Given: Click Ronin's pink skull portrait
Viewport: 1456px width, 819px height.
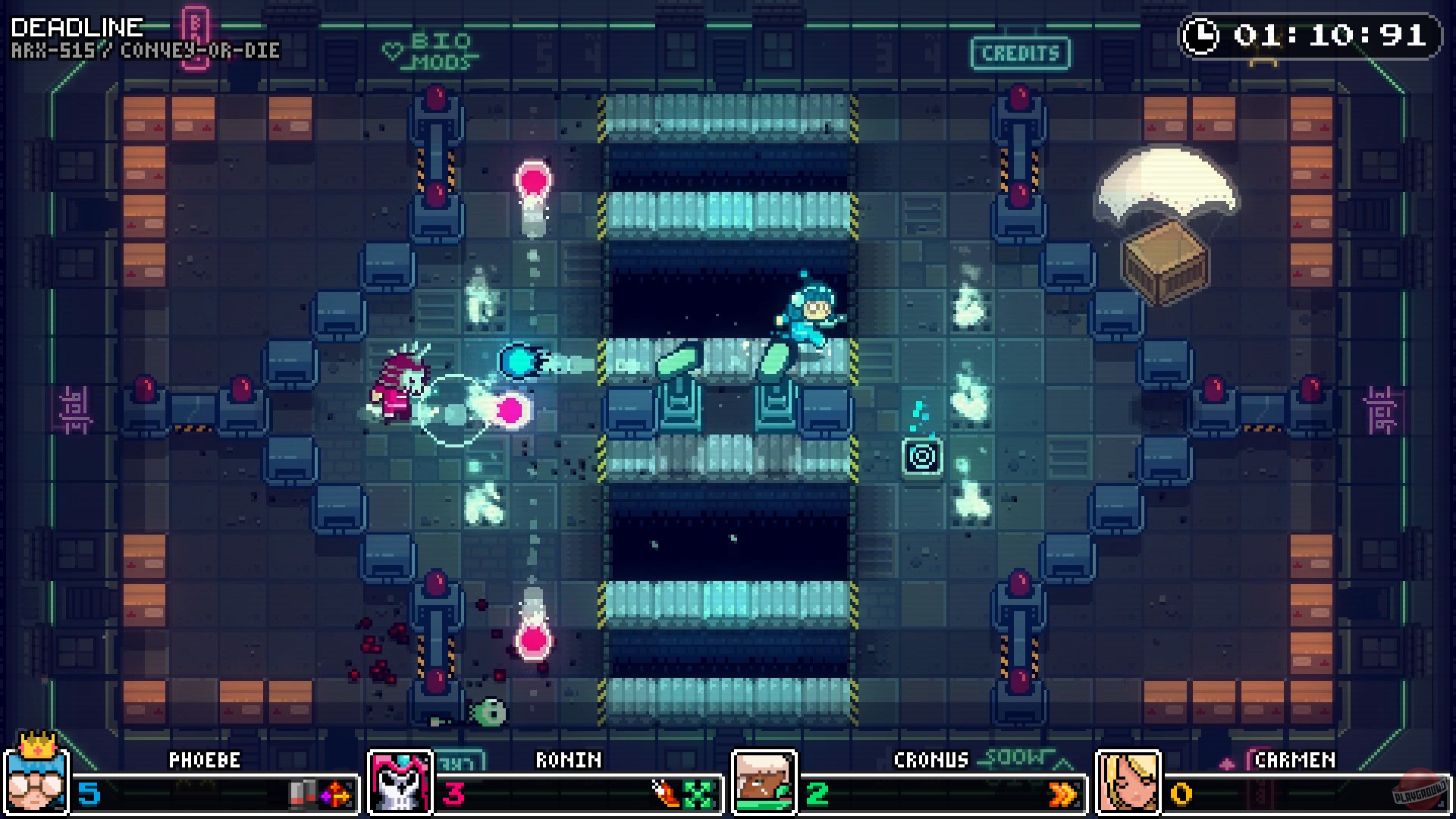Looking at the screenshot, I should click(x=397, y=781).
